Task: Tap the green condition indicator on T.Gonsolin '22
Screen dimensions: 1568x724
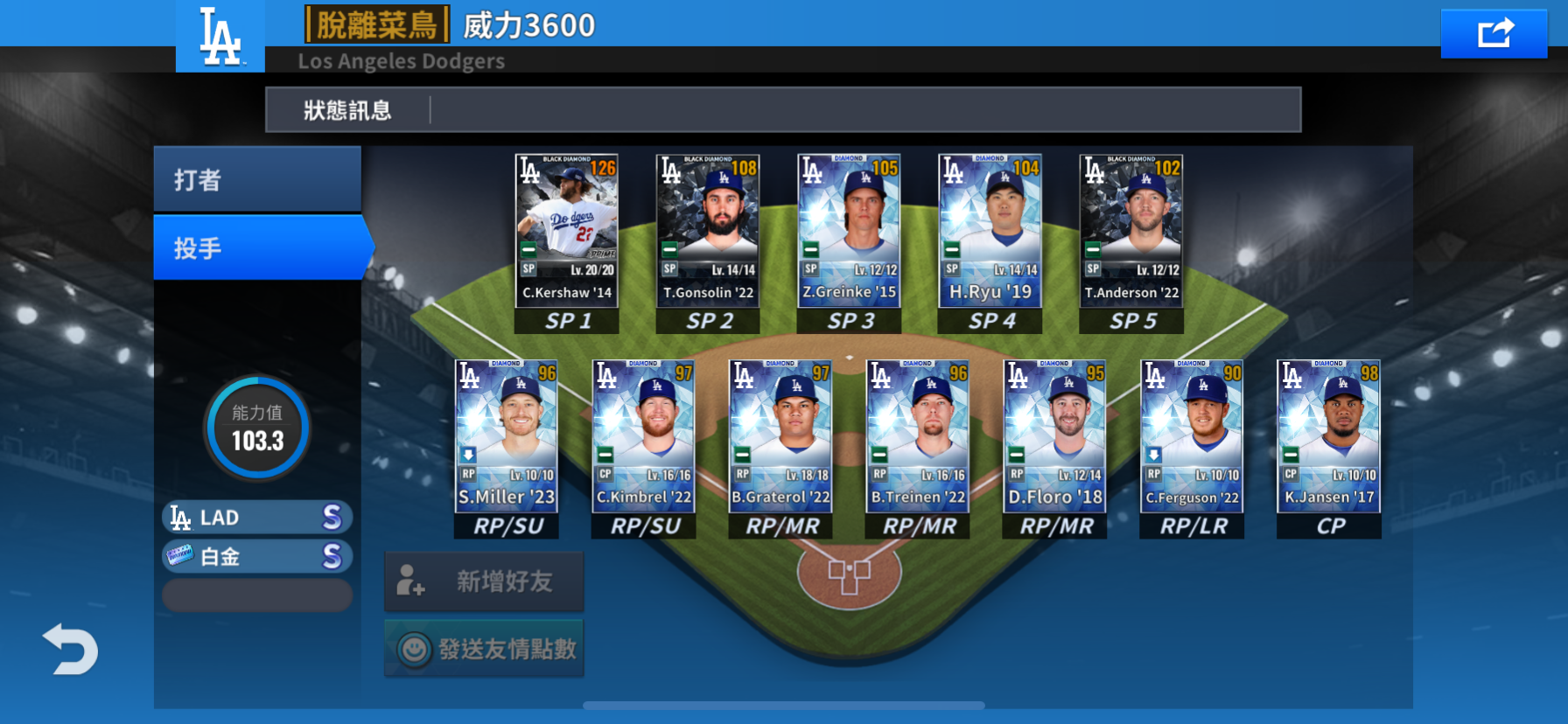Action: pos(667,250)
